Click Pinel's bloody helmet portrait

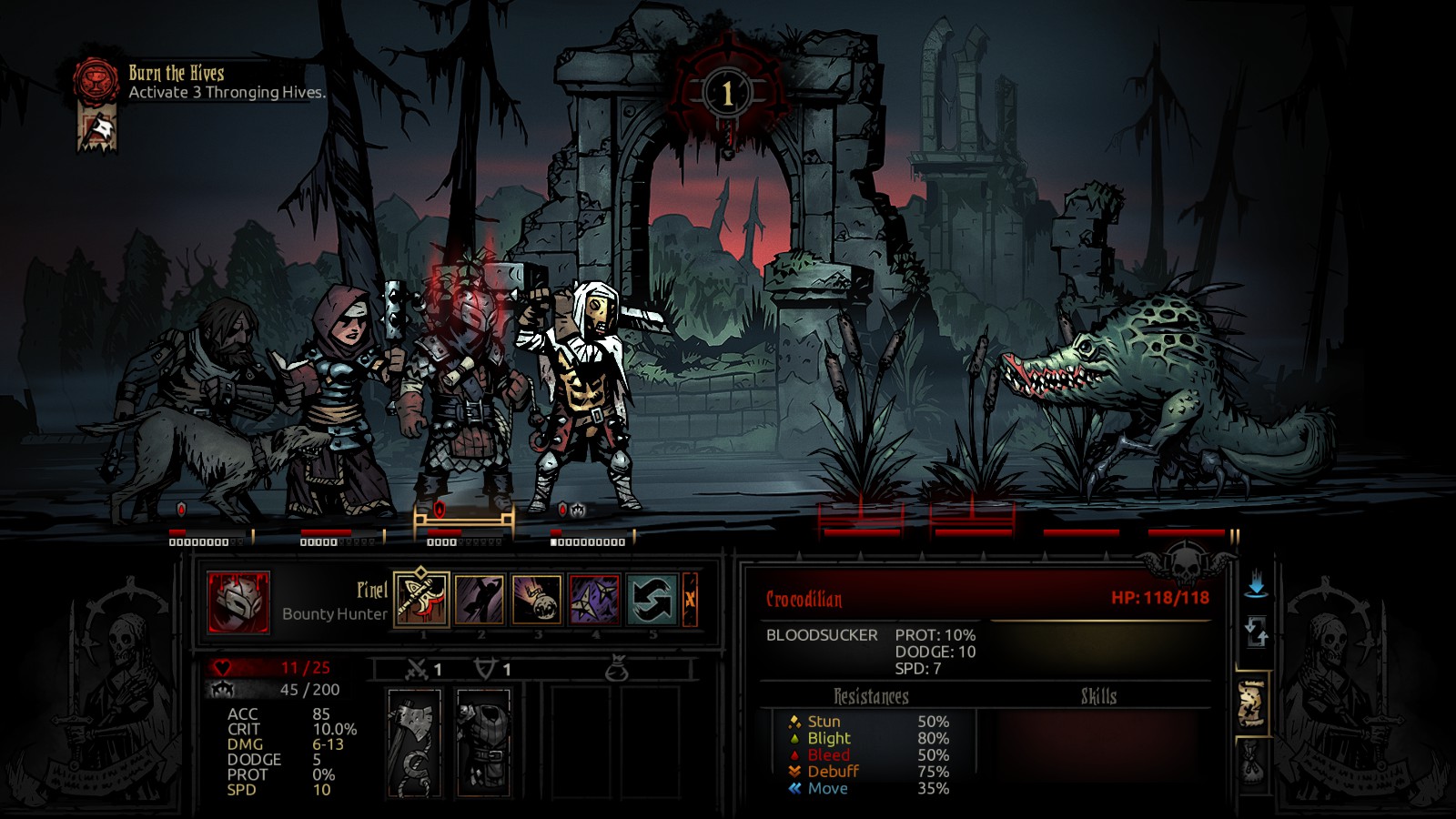(x=238, y=602)
